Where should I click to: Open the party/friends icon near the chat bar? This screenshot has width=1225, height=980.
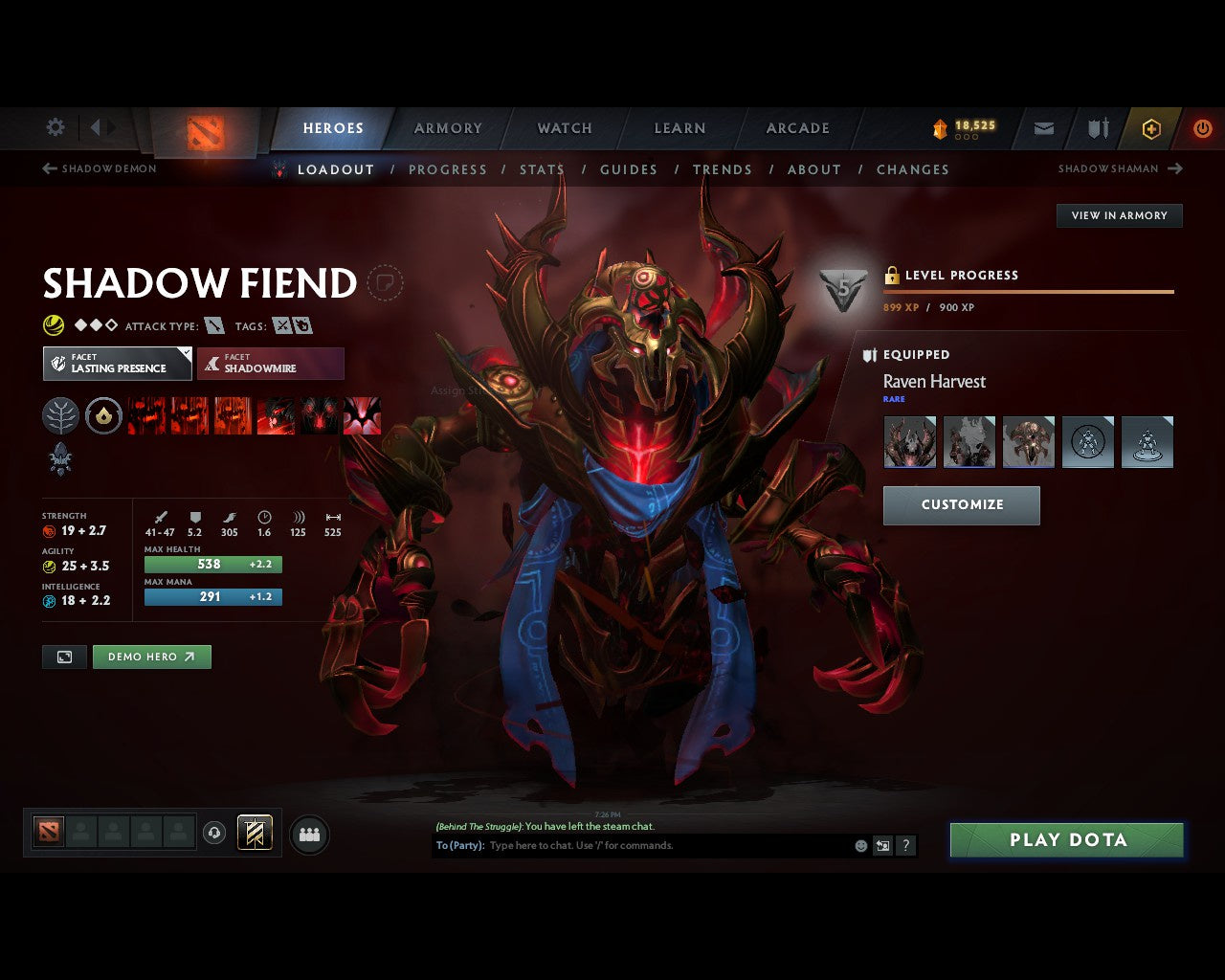308,833
